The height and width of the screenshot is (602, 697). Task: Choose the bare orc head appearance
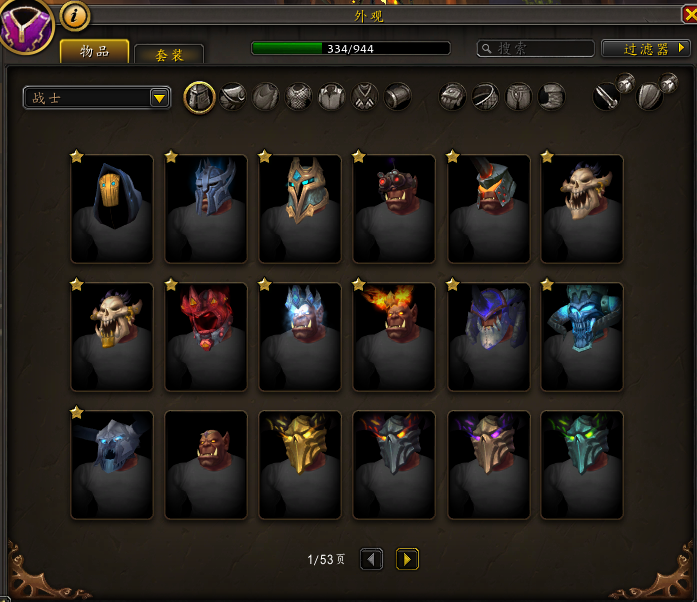[x=206, y=464]
